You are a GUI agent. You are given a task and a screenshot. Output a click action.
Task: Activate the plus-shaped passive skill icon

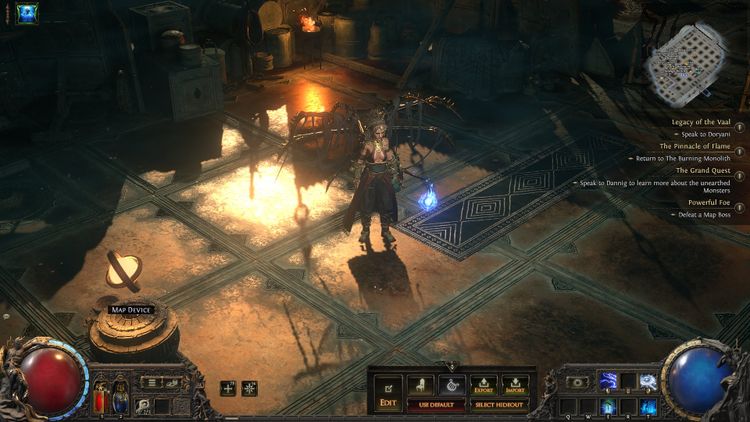(x=228, y=388)
